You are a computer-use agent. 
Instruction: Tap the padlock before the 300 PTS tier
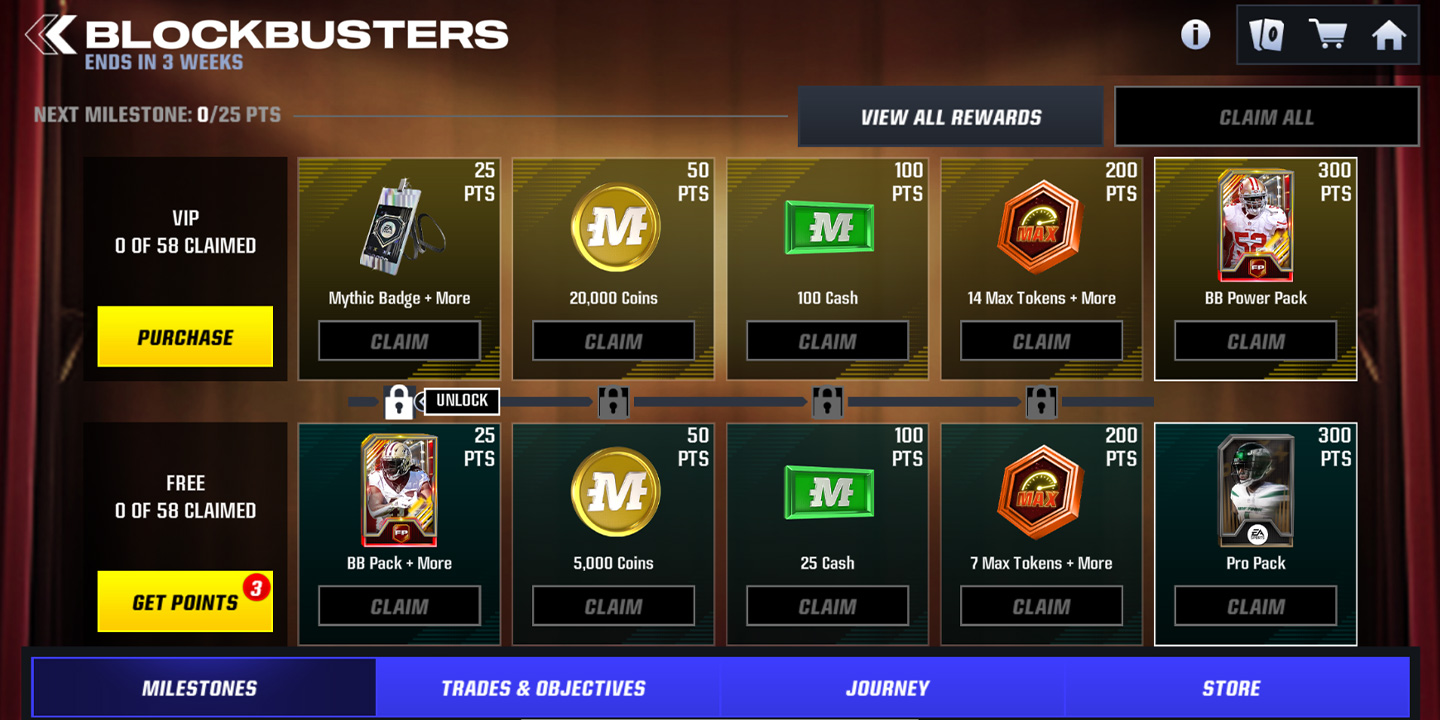click(x=1041, y=401)
